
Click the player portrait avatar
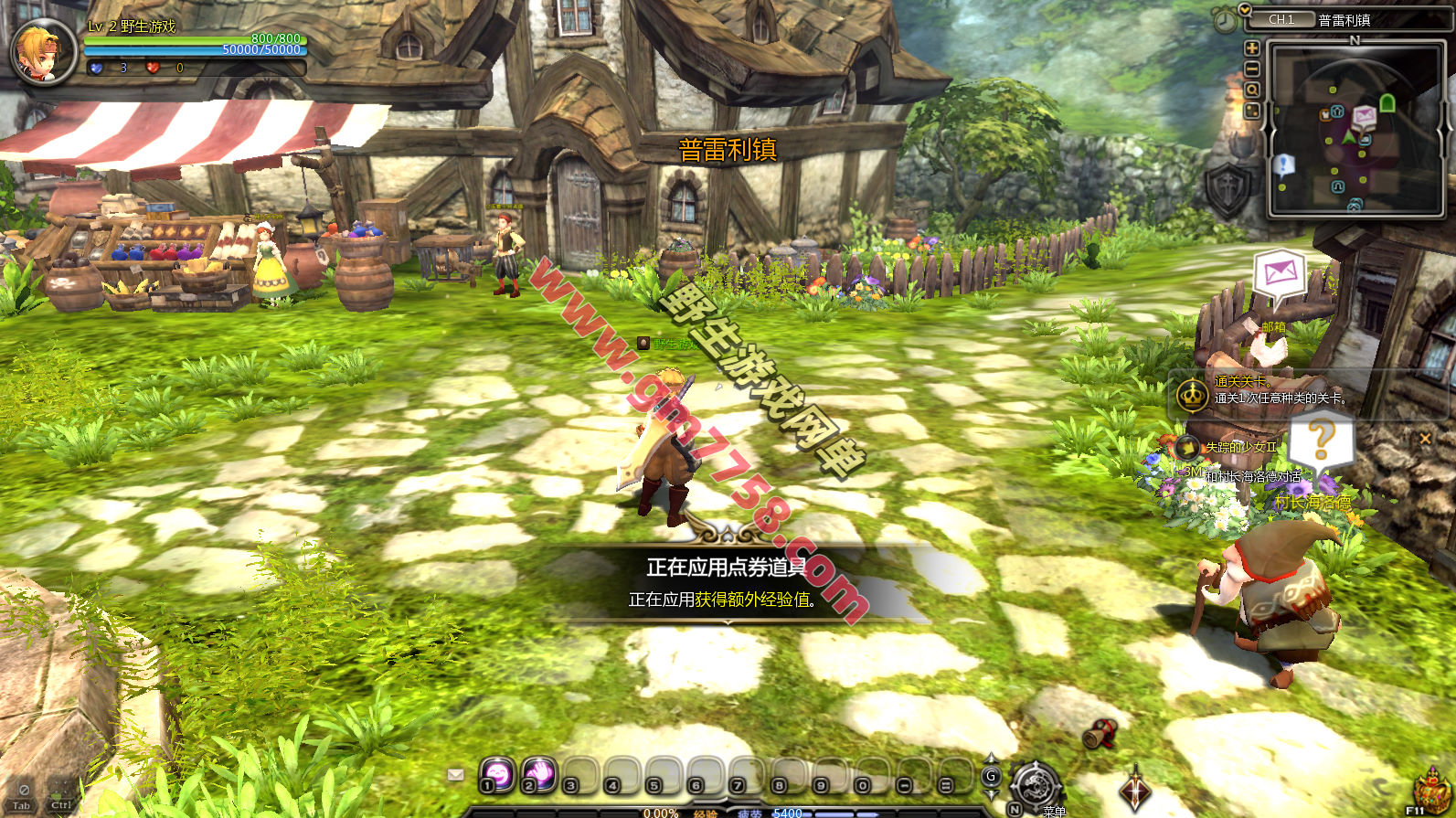click(42, 51)
